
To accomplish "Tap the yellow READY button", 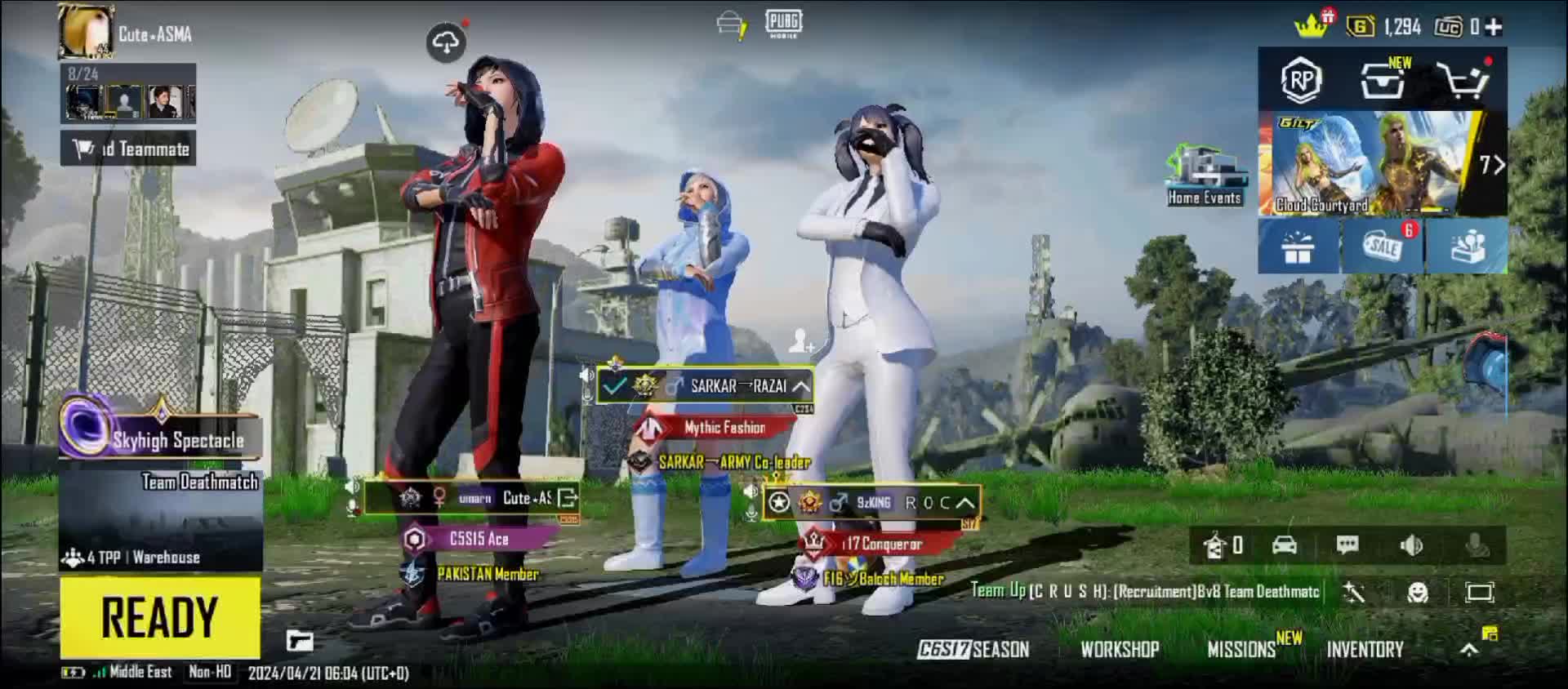I will pos(160,616).
